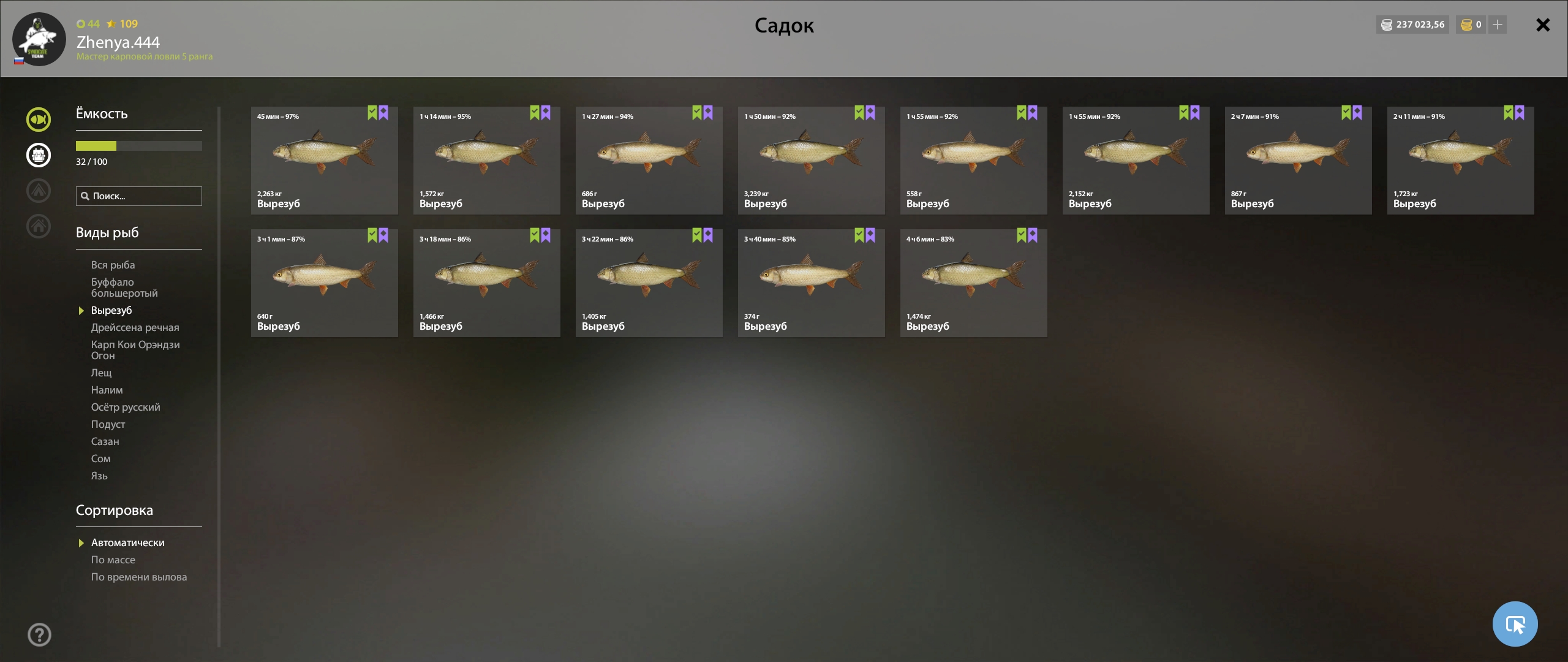Open the help question mark button
Screen dimensions: 1568x662
click(x=39, y=634)
